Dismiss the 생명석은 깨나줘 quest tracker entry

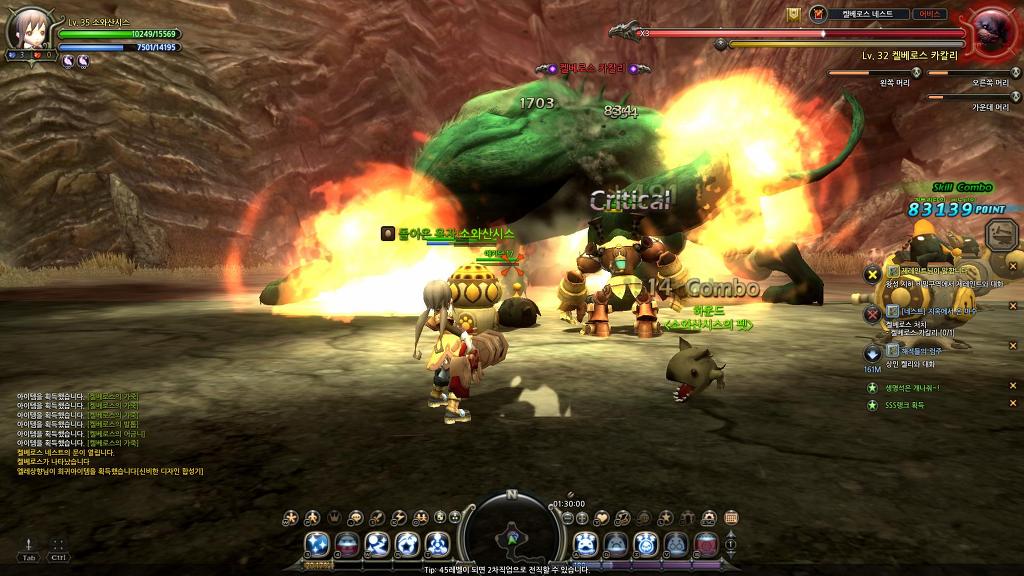click(x=1012, y=387)
